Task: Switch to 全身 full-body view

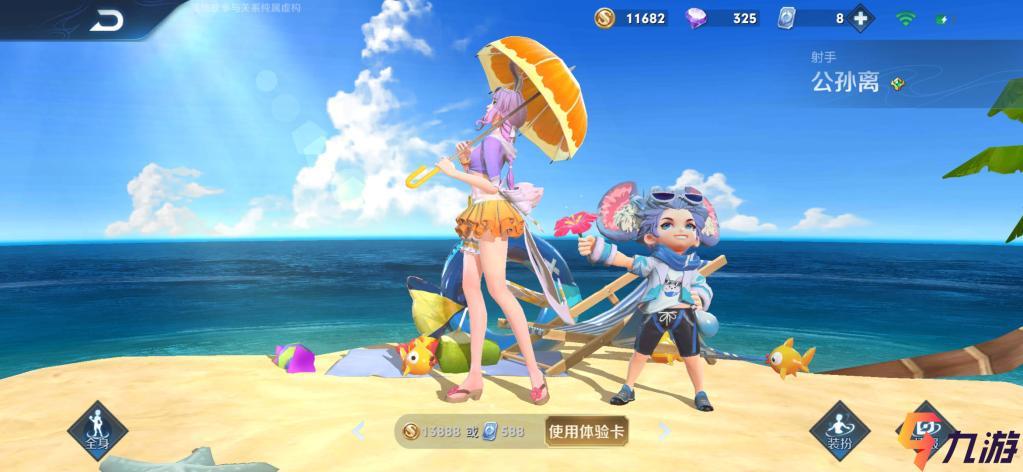Action: (x=97, y=432)
